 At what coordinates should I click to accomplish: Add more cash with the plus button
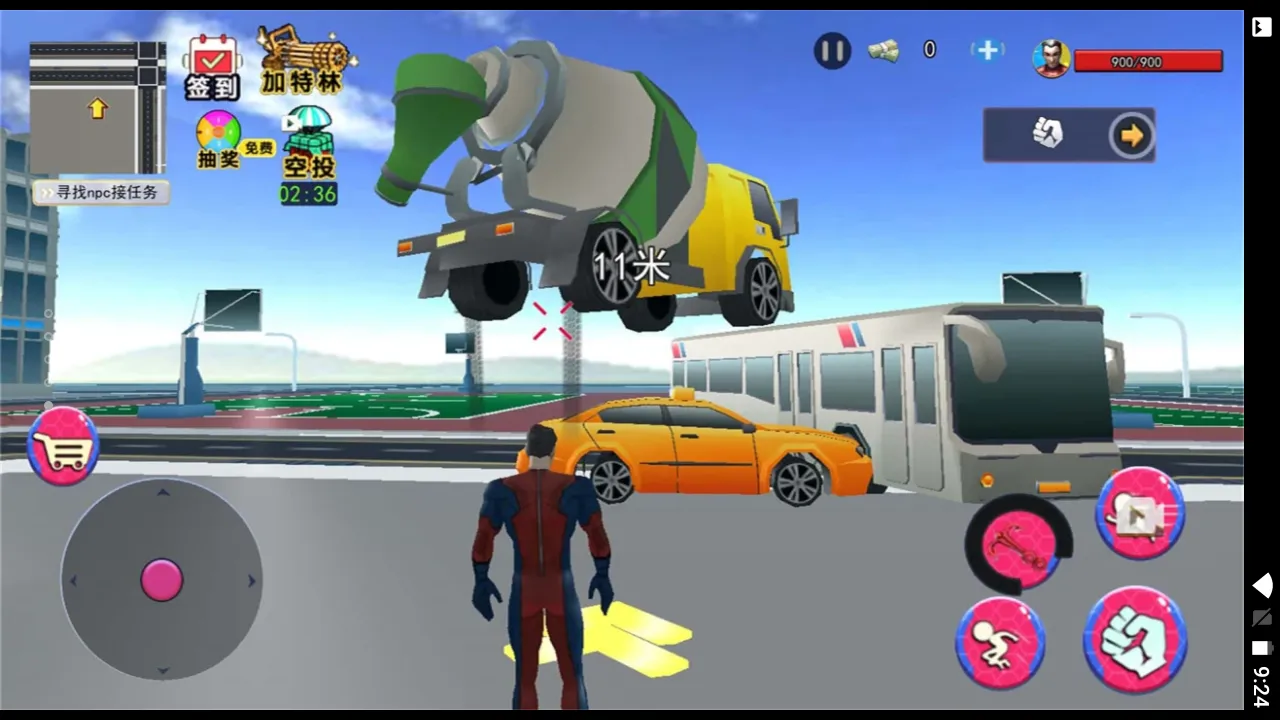point(986,50)
